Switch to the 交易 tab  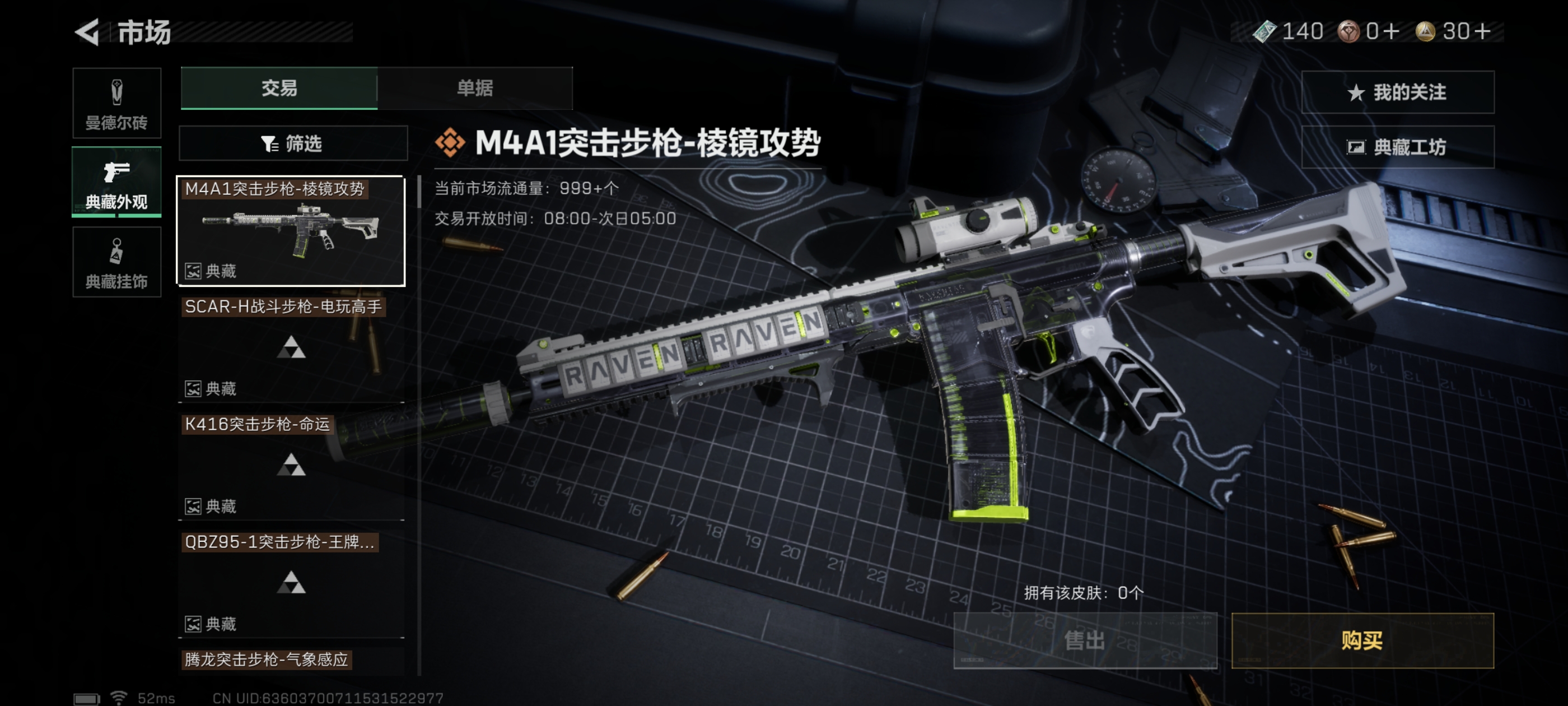(279, 89)
